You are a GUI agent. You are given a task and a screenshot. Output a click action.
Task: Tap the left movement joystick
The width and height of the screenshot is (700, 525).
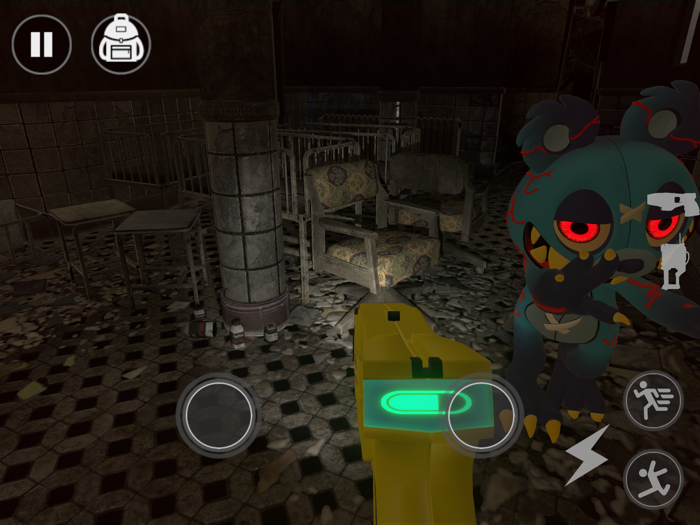[219, 415]
